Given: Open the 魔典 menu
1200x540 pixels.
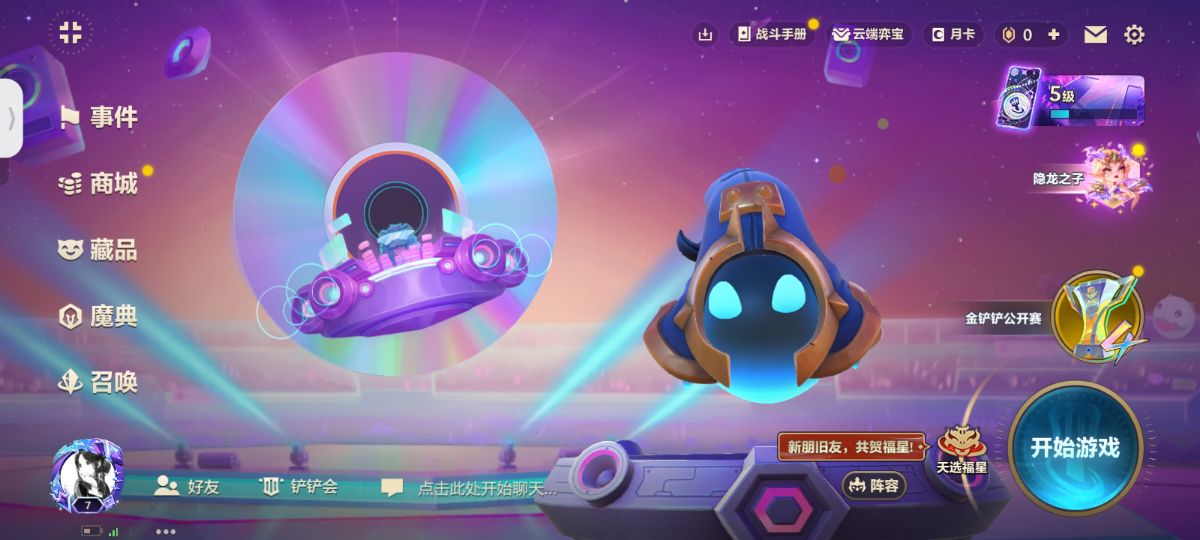Looking at the screenshot, I should click(x=98, y=317).
